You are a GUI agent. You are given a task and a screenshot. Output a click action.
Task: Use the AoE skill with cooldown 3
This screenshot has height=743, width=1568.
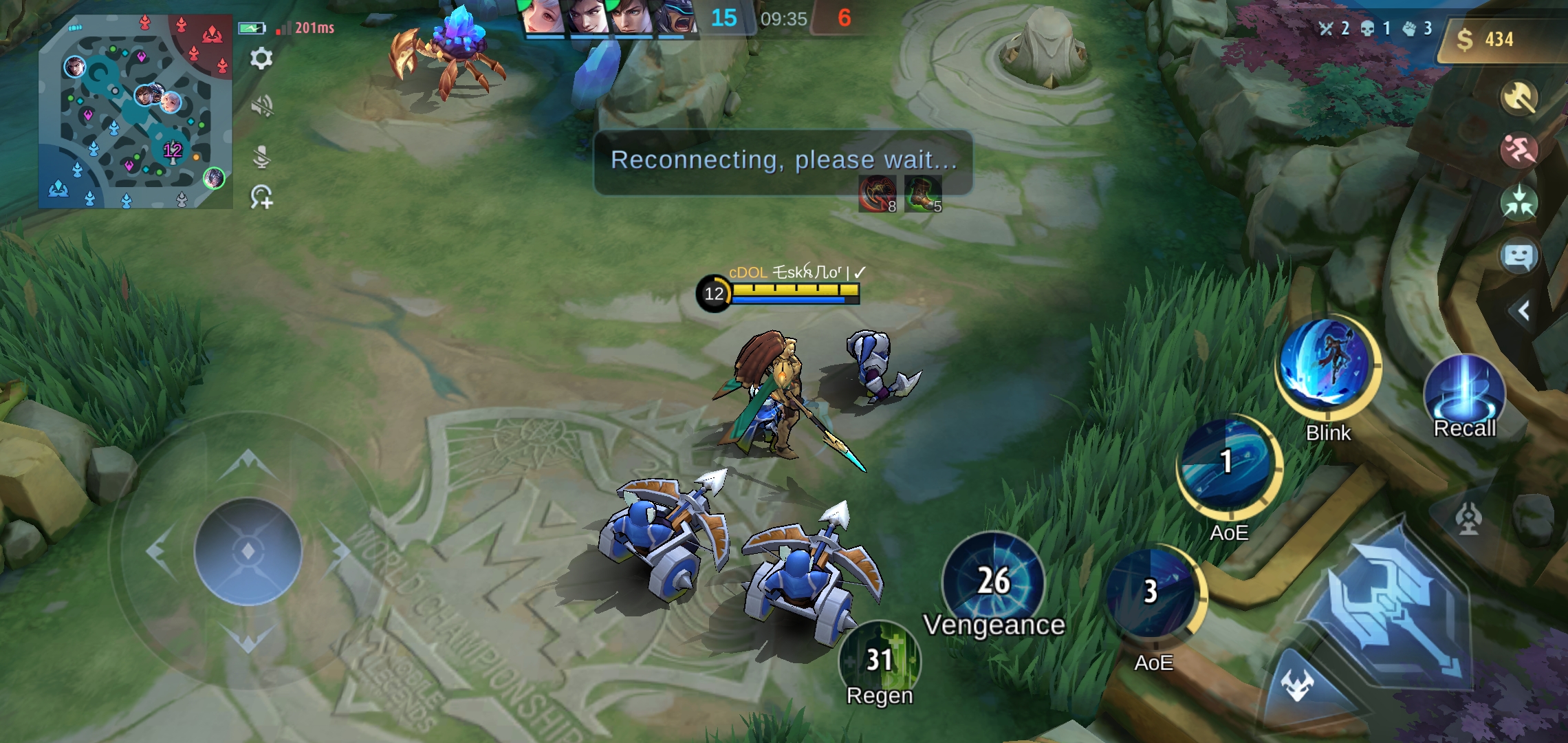[1152, 593]
